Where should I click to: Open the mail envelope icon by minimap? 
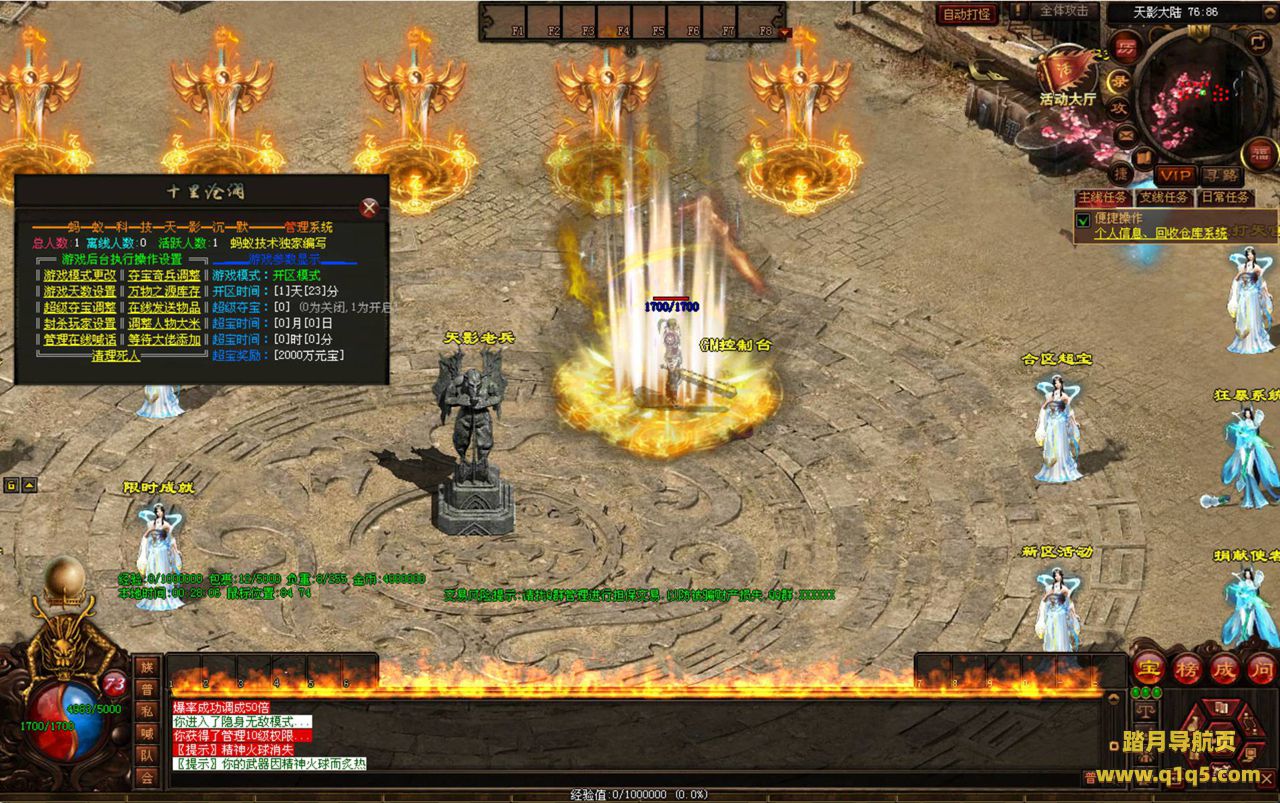1126,134
